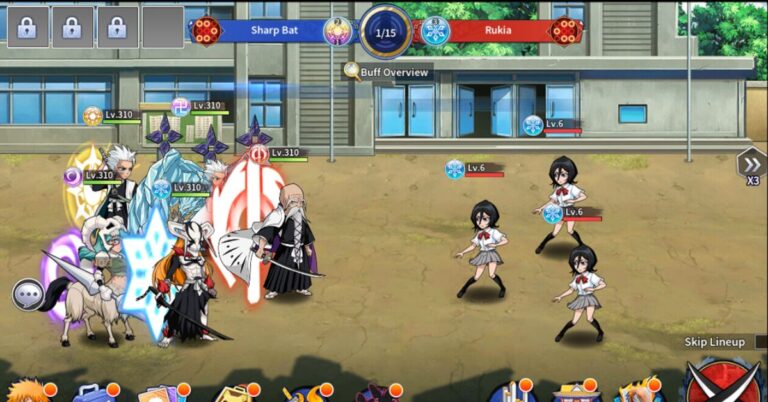Select the attribute icon beside Sharp Bat's name
This screenshot has width=768, height=402.
tap(338, 30)
